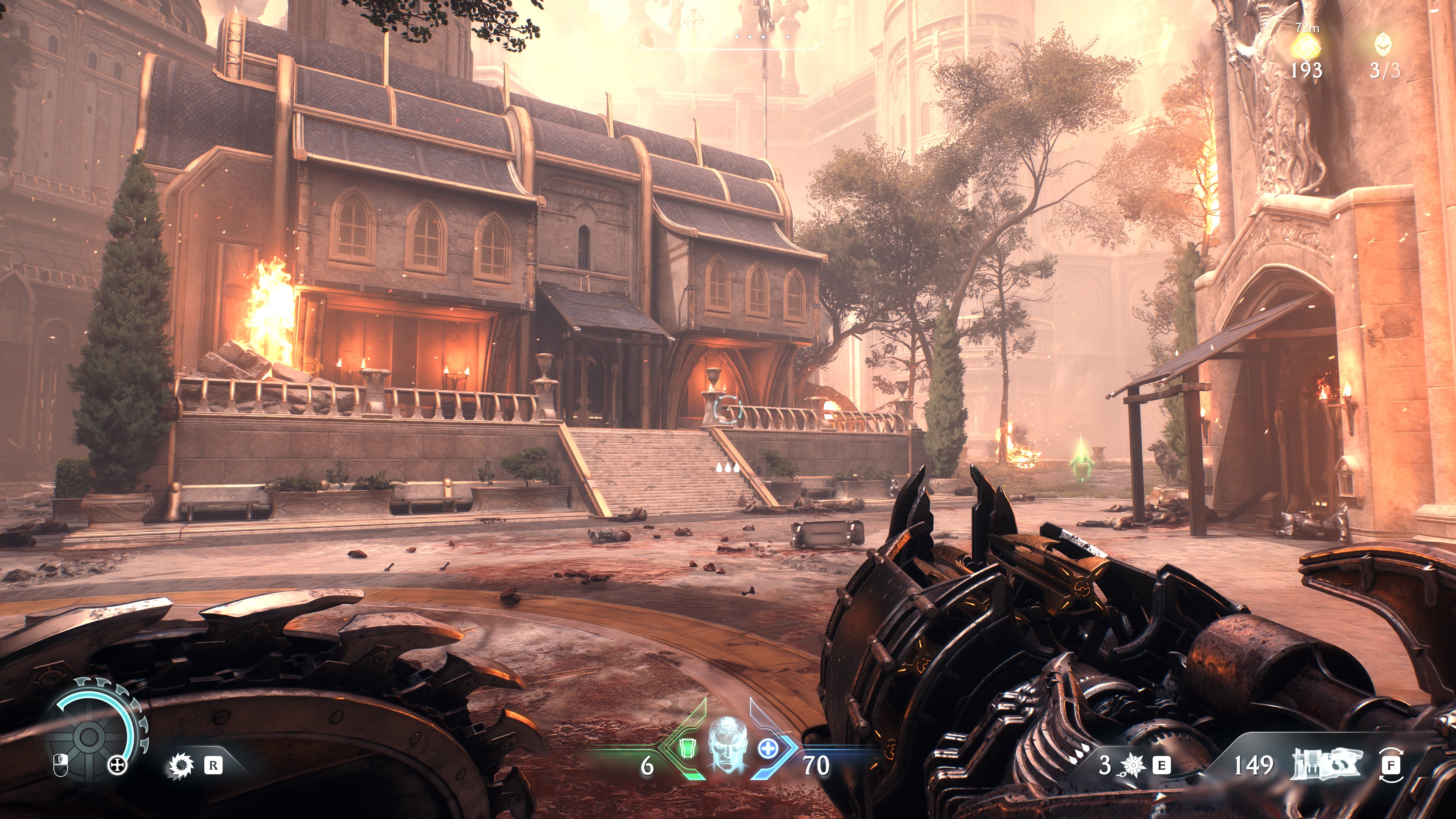1456x819 pixels.
Task: Click the weapon swap arrows icon
Action: coord(1391,765)
